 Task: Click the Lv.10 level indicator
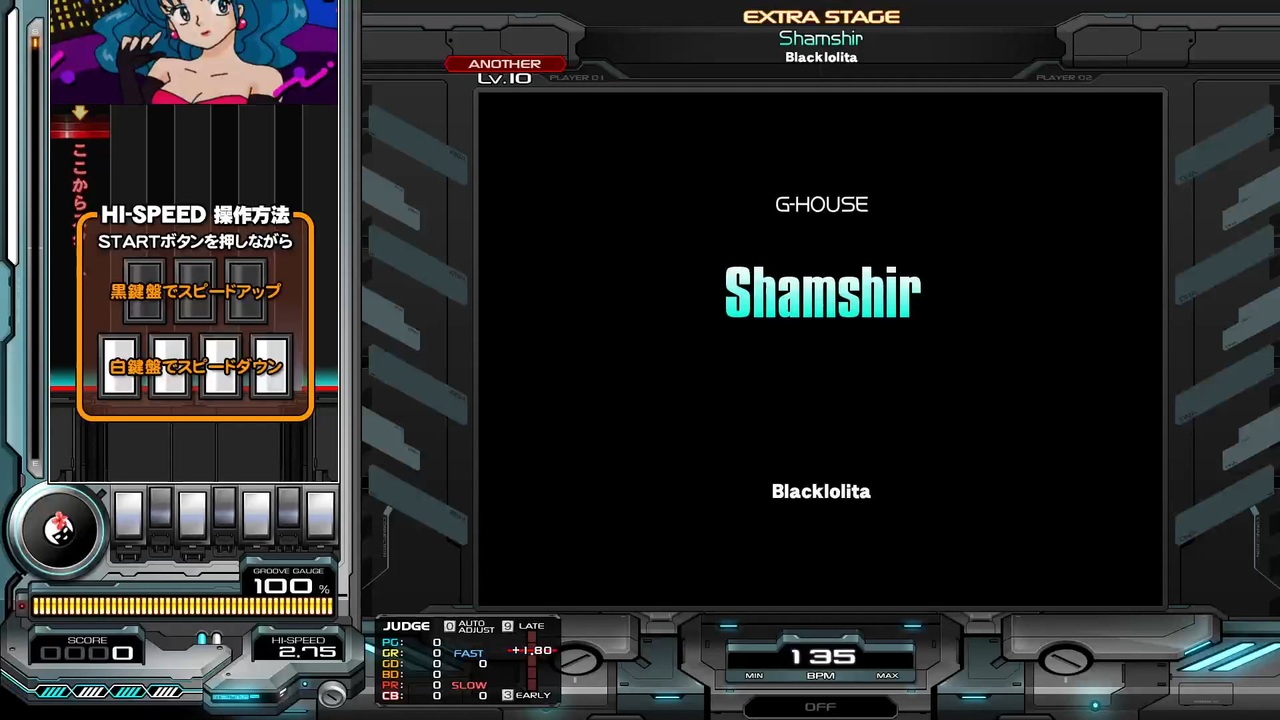[x=504, y=77]
